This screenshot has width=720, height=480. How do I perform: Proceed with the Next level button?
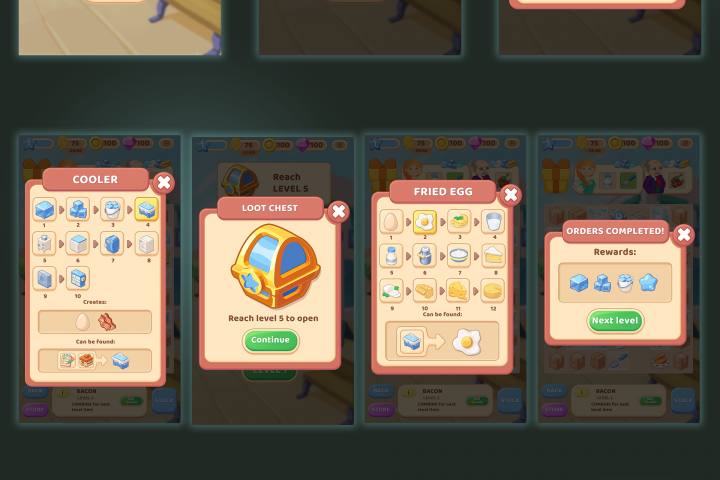(x=615, y=321)
